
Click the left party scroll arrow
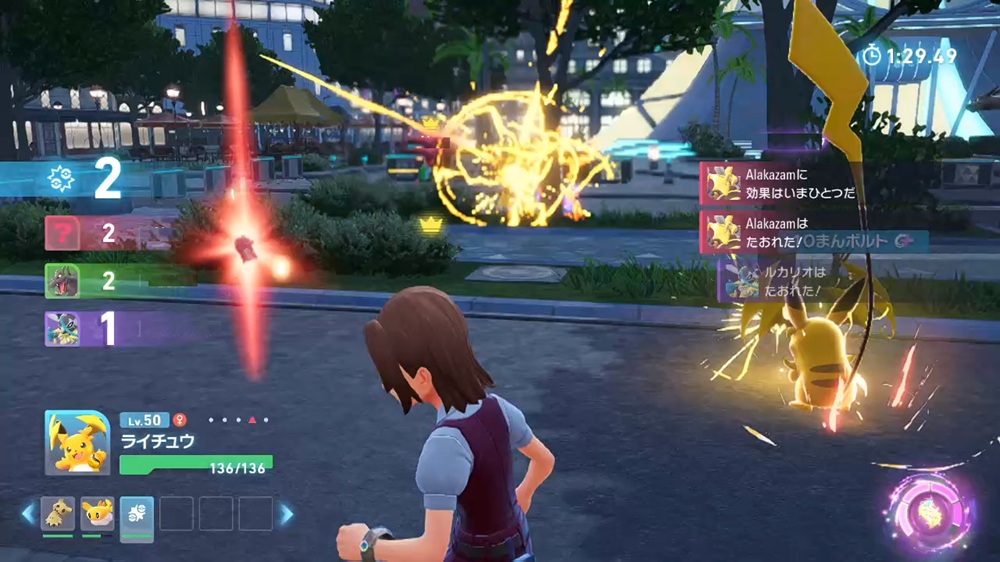point(27,514)
